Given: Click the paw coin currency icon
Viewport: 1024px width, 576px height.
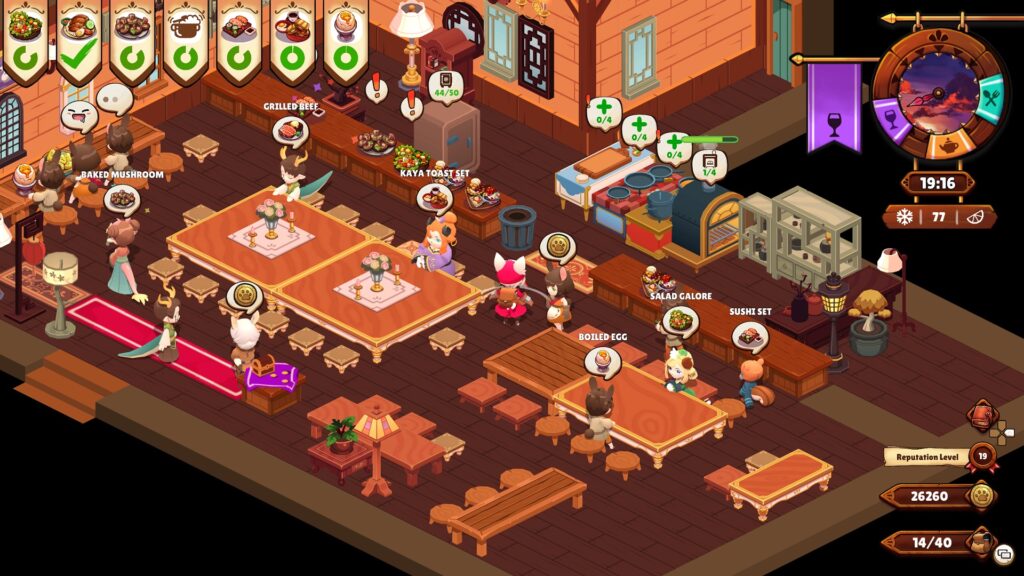Looking at the screenshot, I should [x=981, y=496].
